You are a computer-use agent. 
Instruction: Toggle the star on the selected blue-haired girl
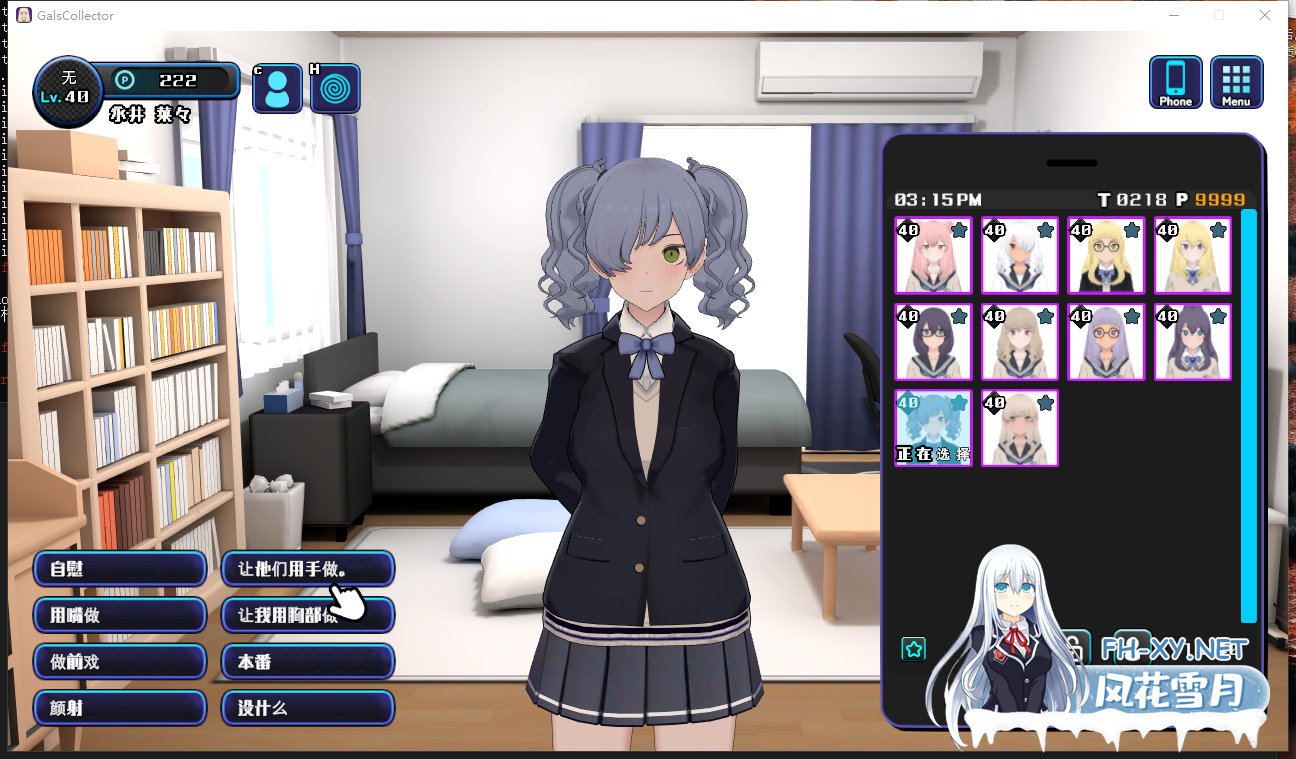959,402
